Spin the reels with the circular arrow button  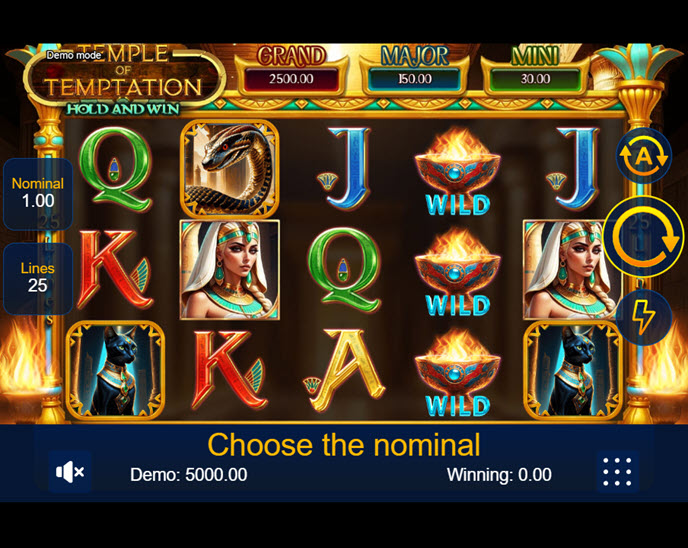(643, 237)
